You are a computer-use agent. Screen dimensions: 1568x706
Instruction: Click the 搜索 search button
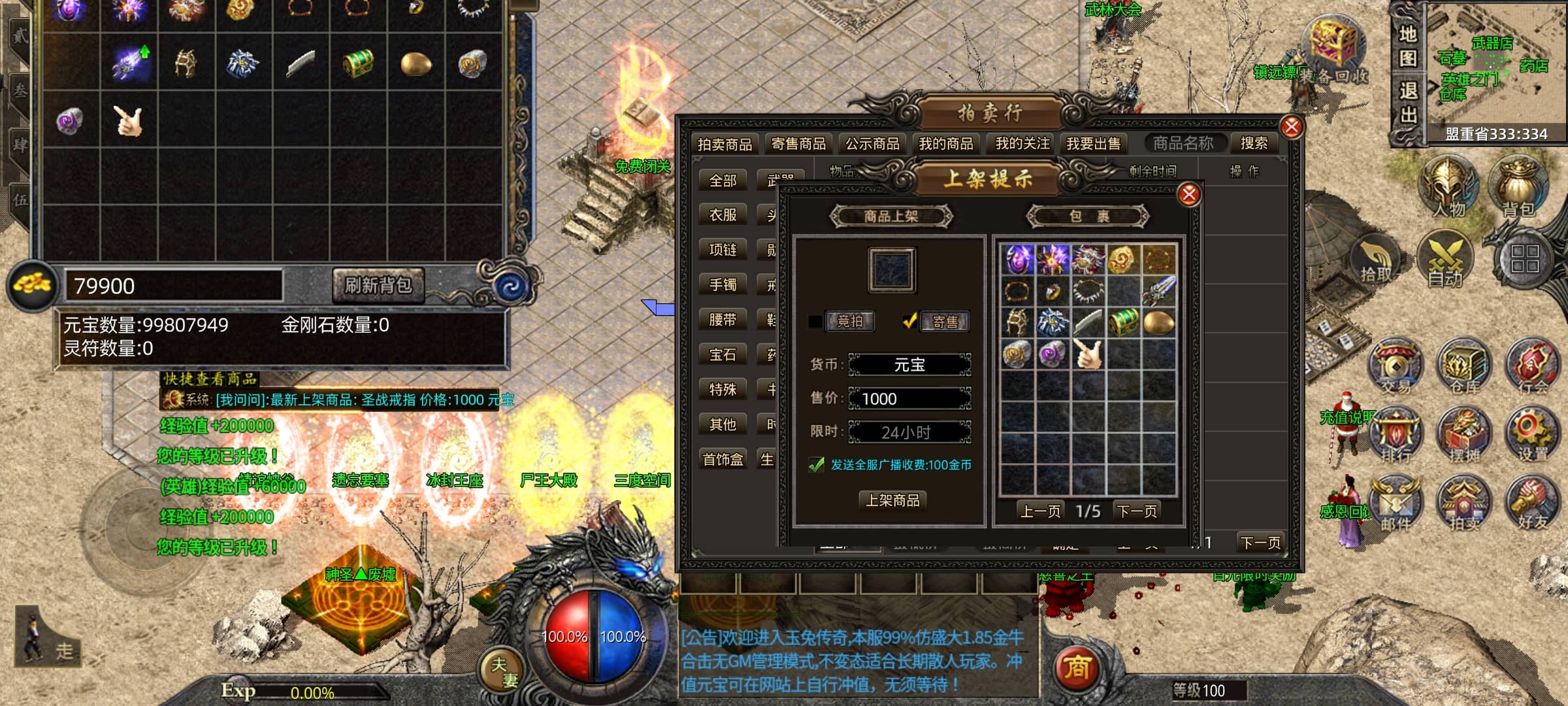pyautogui.click(x=1254, y=143)
